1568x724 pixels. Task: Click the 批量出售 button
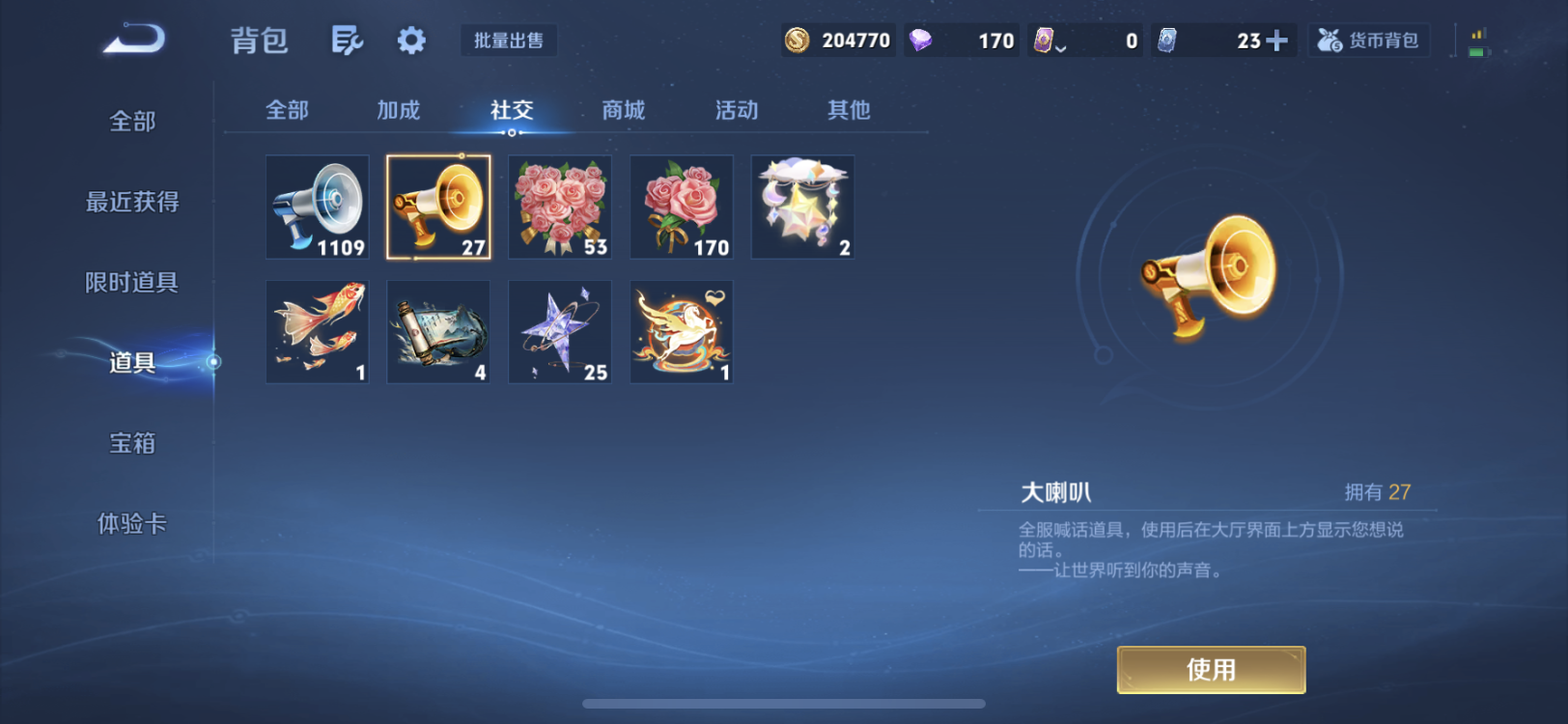click(509, 40)
